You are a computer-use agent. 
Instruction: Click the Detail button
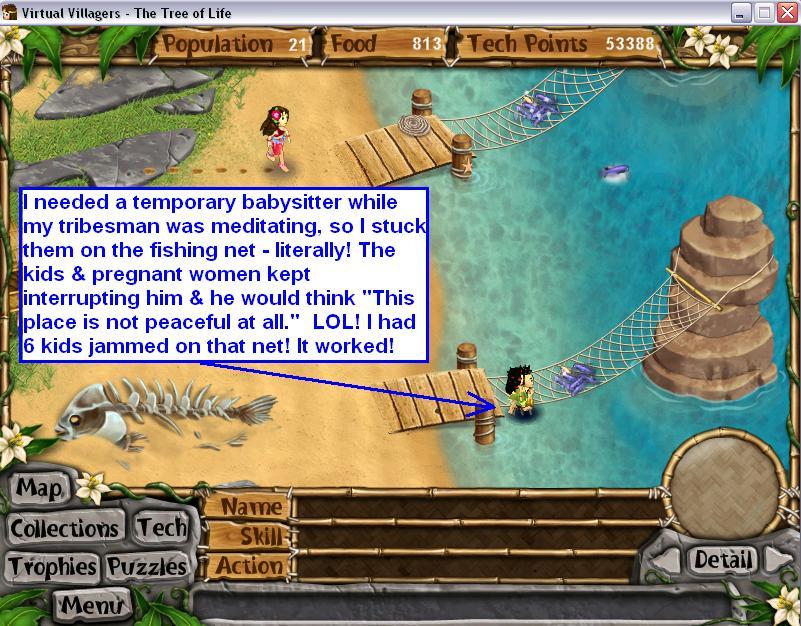tap(721, 559)
